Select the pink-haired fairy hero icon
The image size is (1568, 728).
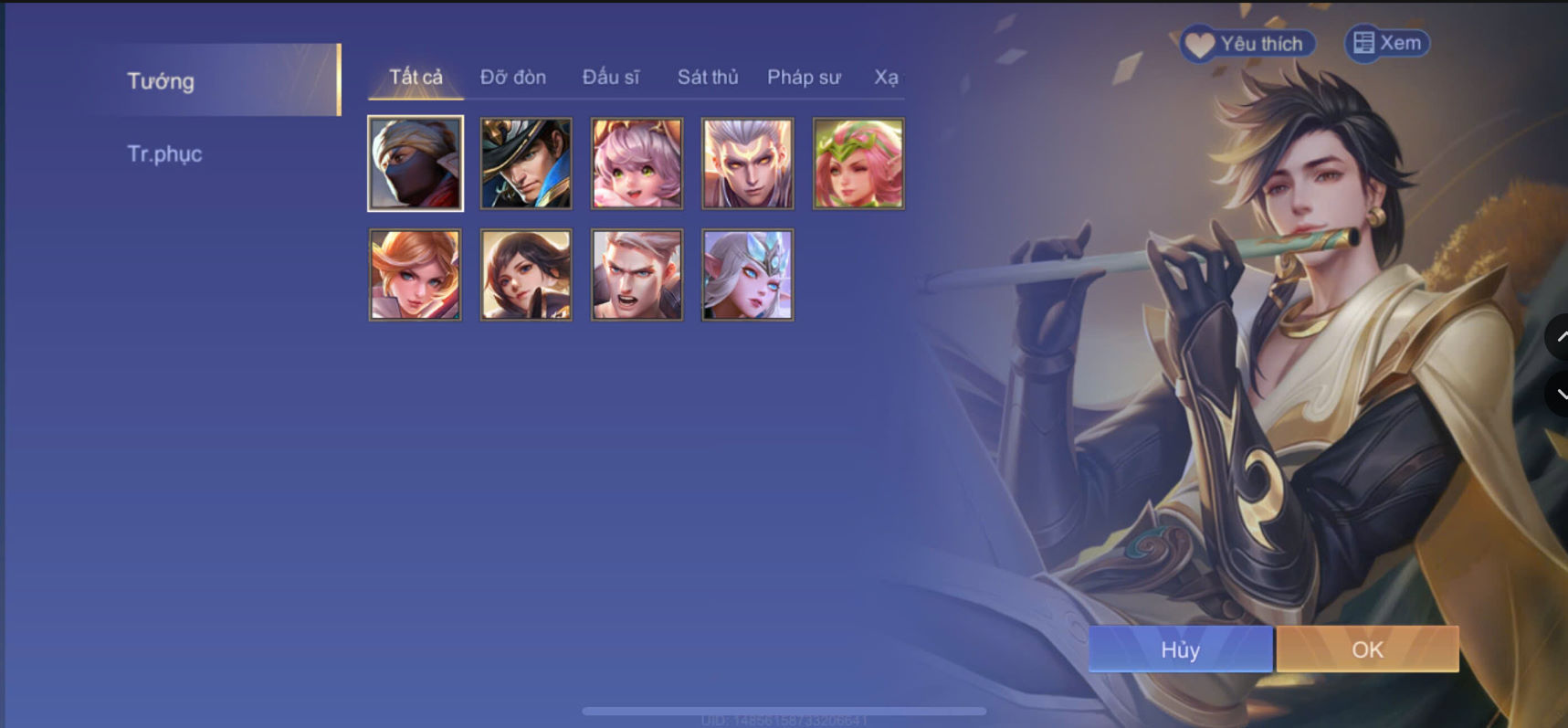point(637,163)
